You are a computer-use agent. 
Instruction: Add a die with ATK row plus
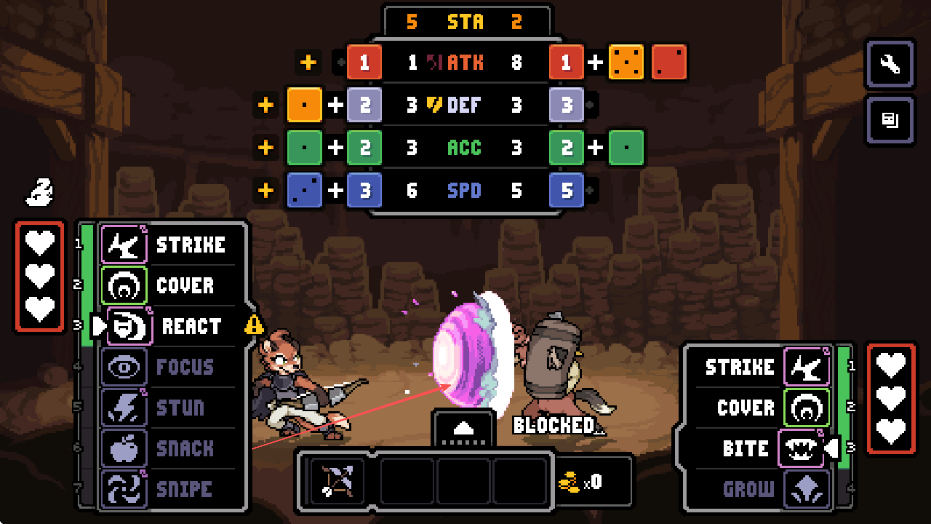tap(308, 62)
